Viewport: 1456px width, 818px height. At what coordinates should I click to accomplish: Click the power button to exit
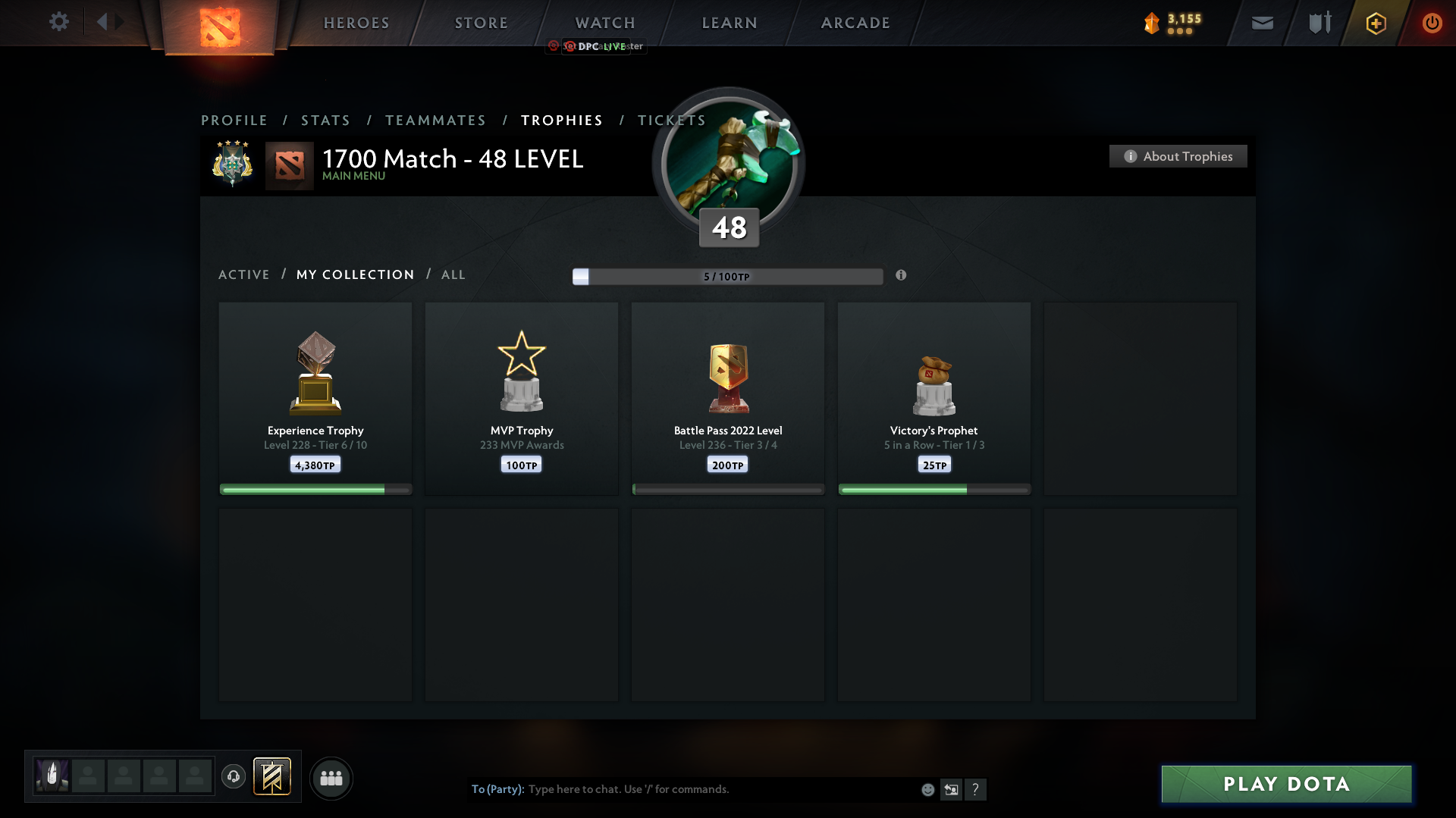[1432, 23]
